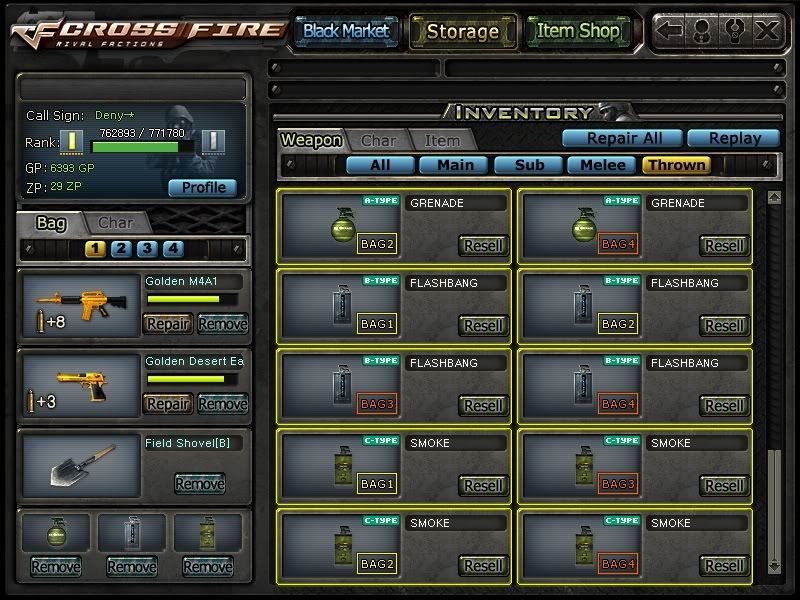Switch to the Item Shop
Screen dimensions: 800x600
[577, 31]
